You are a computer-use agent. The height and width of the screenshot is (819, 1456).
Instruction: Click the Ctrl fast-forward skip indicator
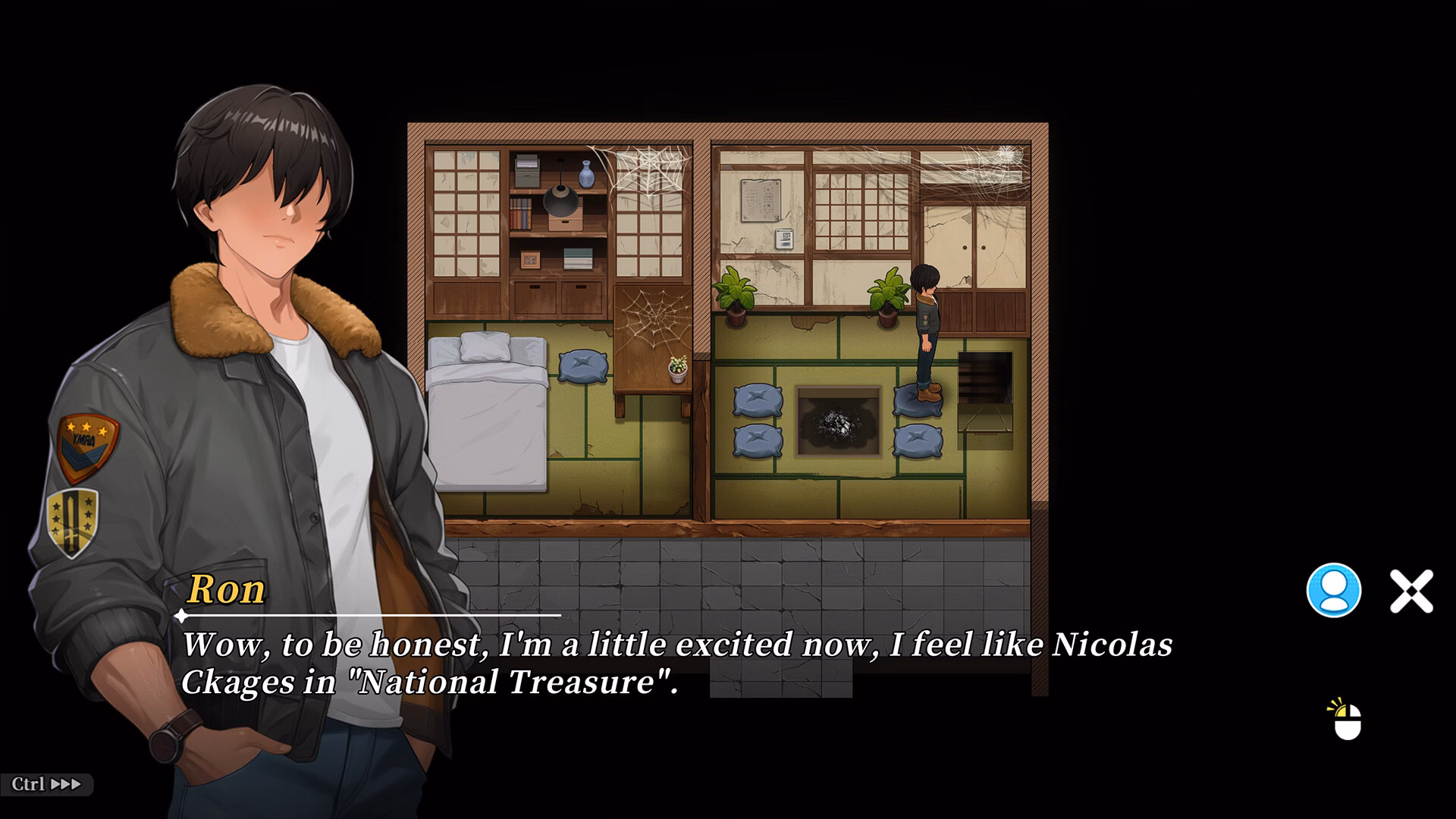click(47, 786)
